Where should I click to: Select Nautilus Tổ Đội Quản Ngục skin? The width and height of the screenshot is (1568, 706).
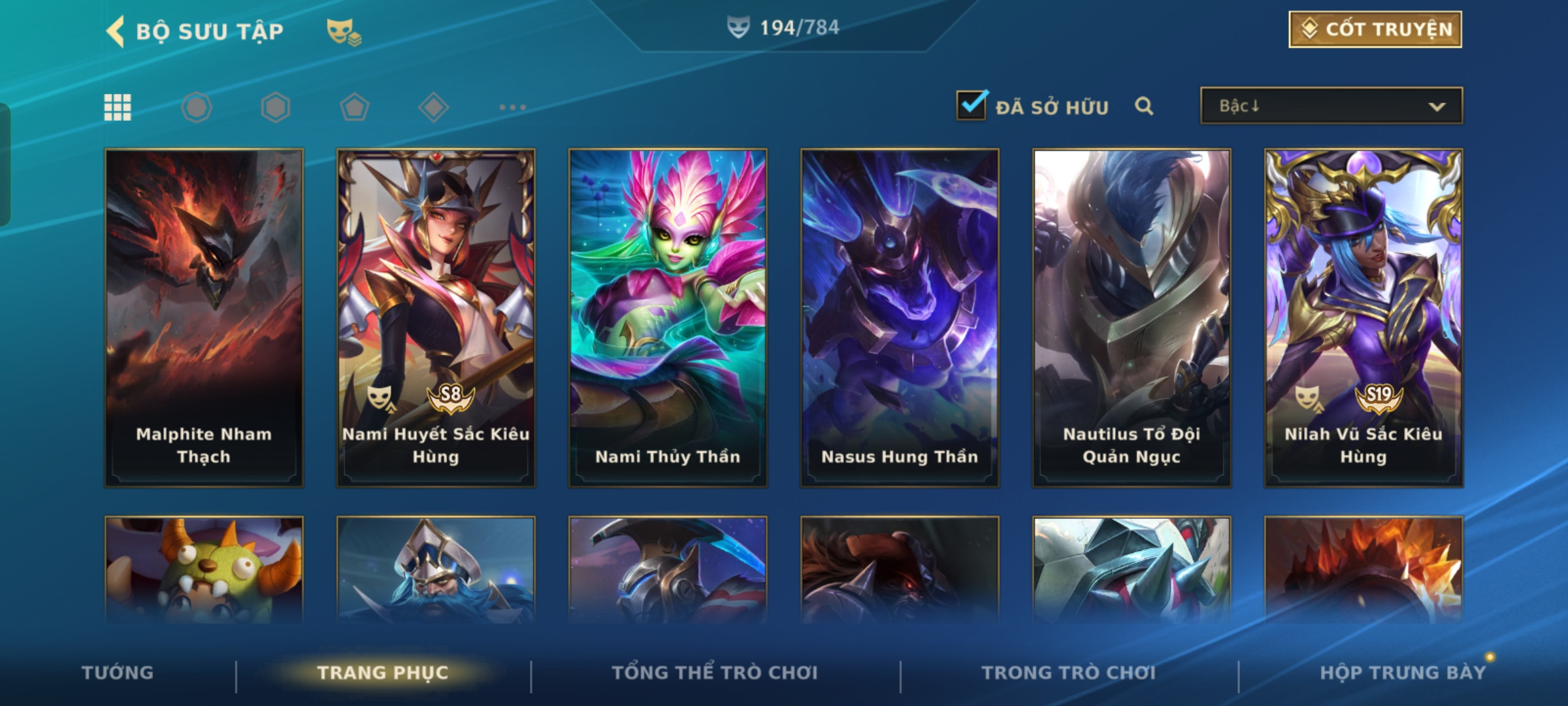pos(1132,318)
